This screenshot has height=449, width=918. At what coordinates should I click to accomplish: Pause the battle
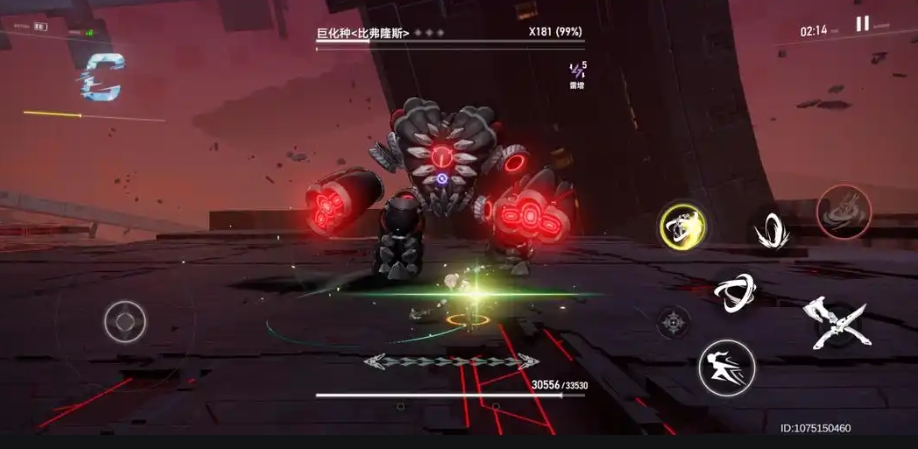(862, 24)
